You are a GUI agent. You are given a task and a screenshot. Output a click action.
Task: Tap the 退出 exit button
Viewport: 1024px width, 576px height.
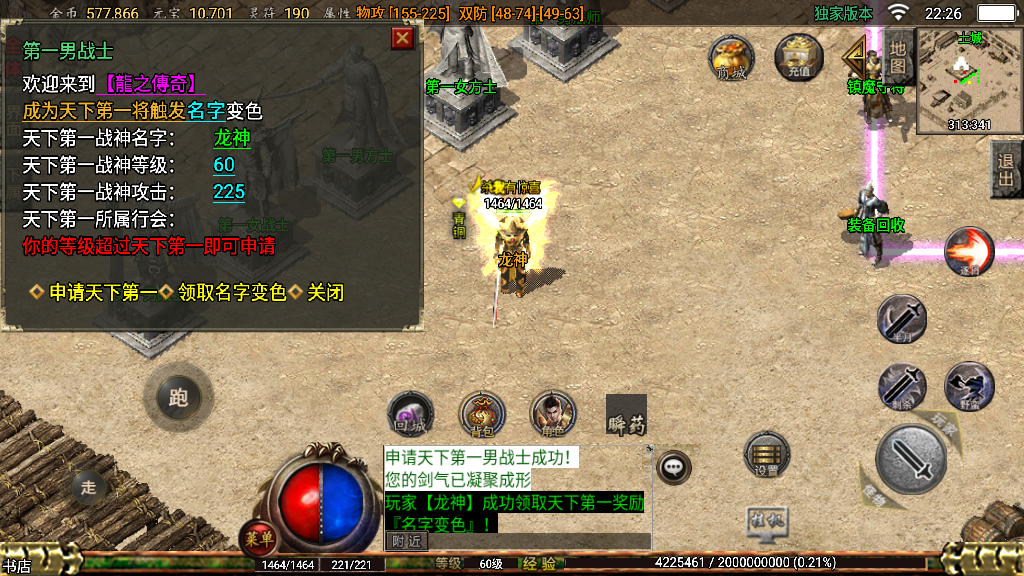[1006, 169]
